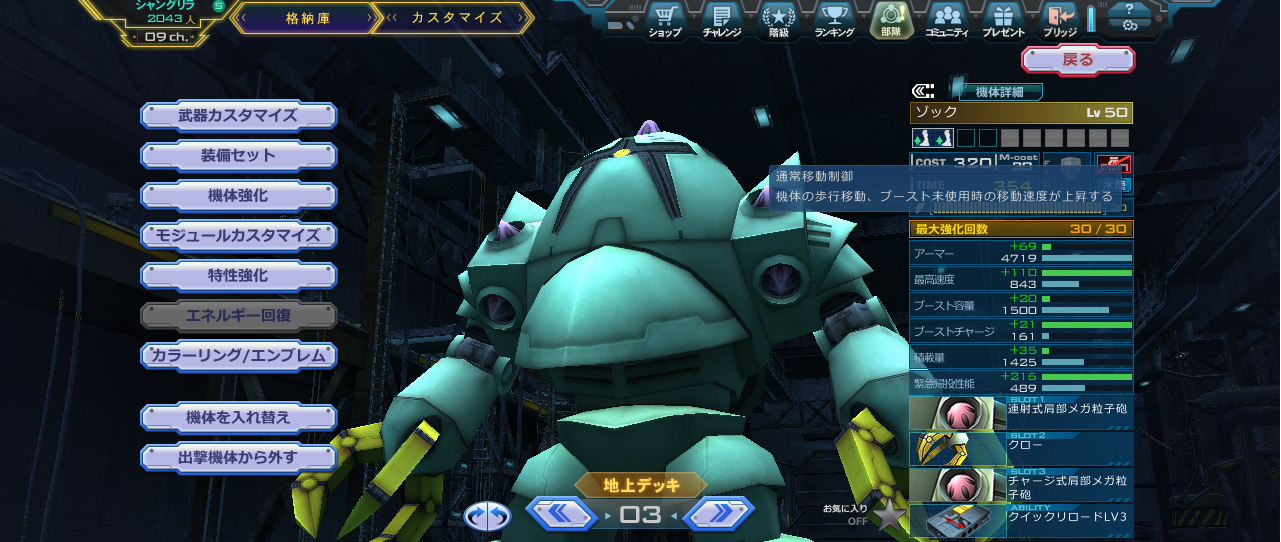
Task: Toggle the お気に入り favorite star
Action: click(889, 515)
